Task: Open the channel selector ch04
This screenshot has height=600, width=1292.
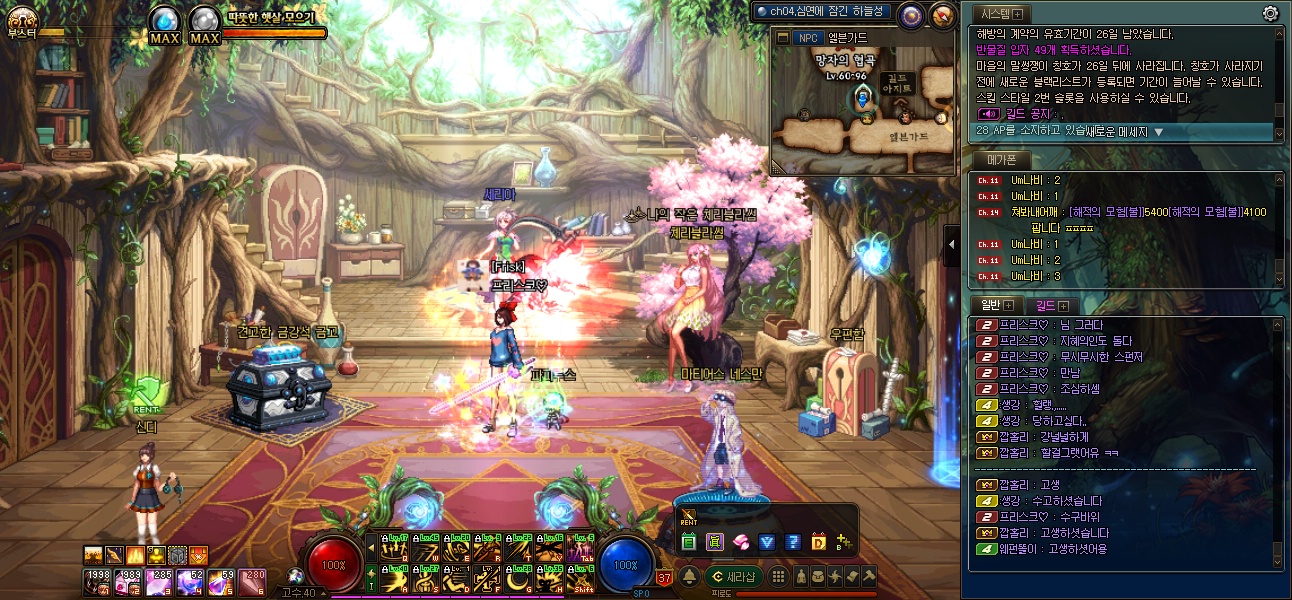Action: 822,12
